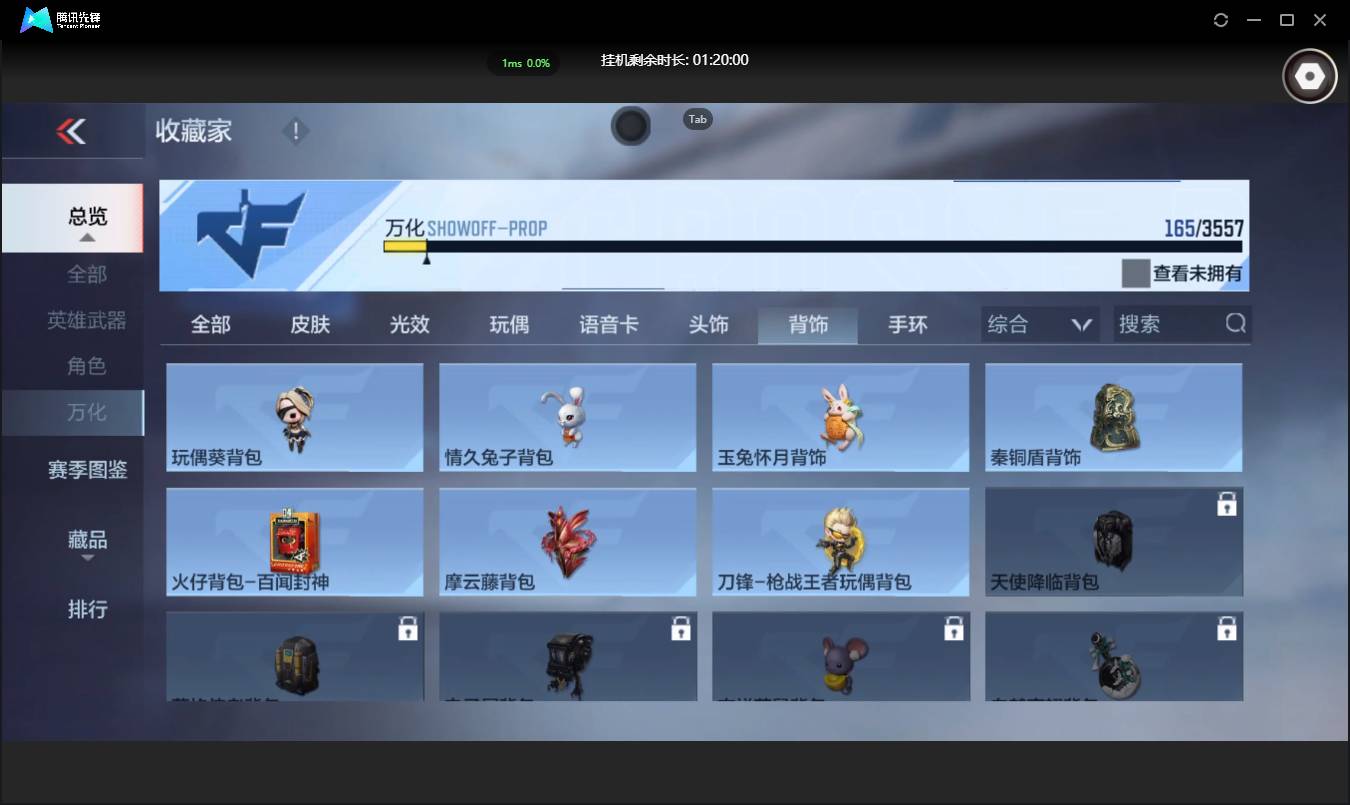This screenshot has width=1350, height=805.
Task: Switch to the 皮肤 tab
Action: point(309,323)
